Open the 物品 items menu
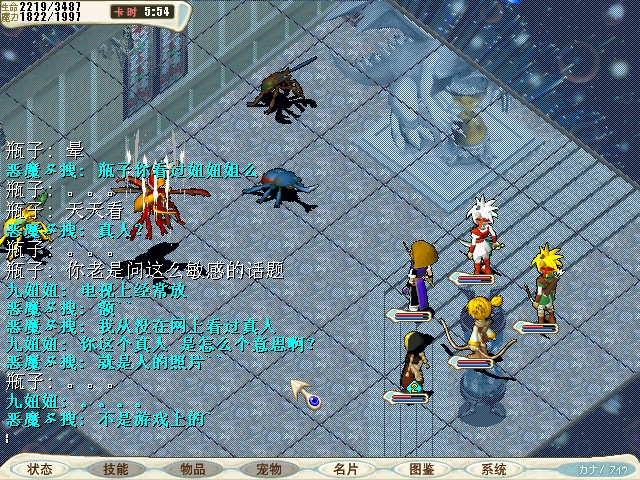The width and height of the screenshot is (640, 480). (x=193, y=469)
